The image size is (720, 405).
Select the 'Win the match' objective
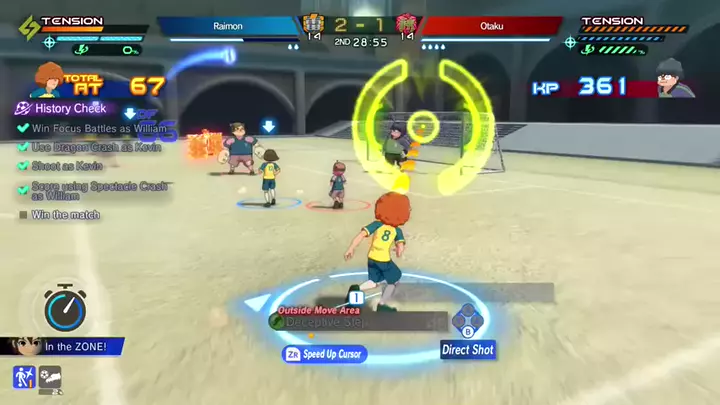(65, 215)
